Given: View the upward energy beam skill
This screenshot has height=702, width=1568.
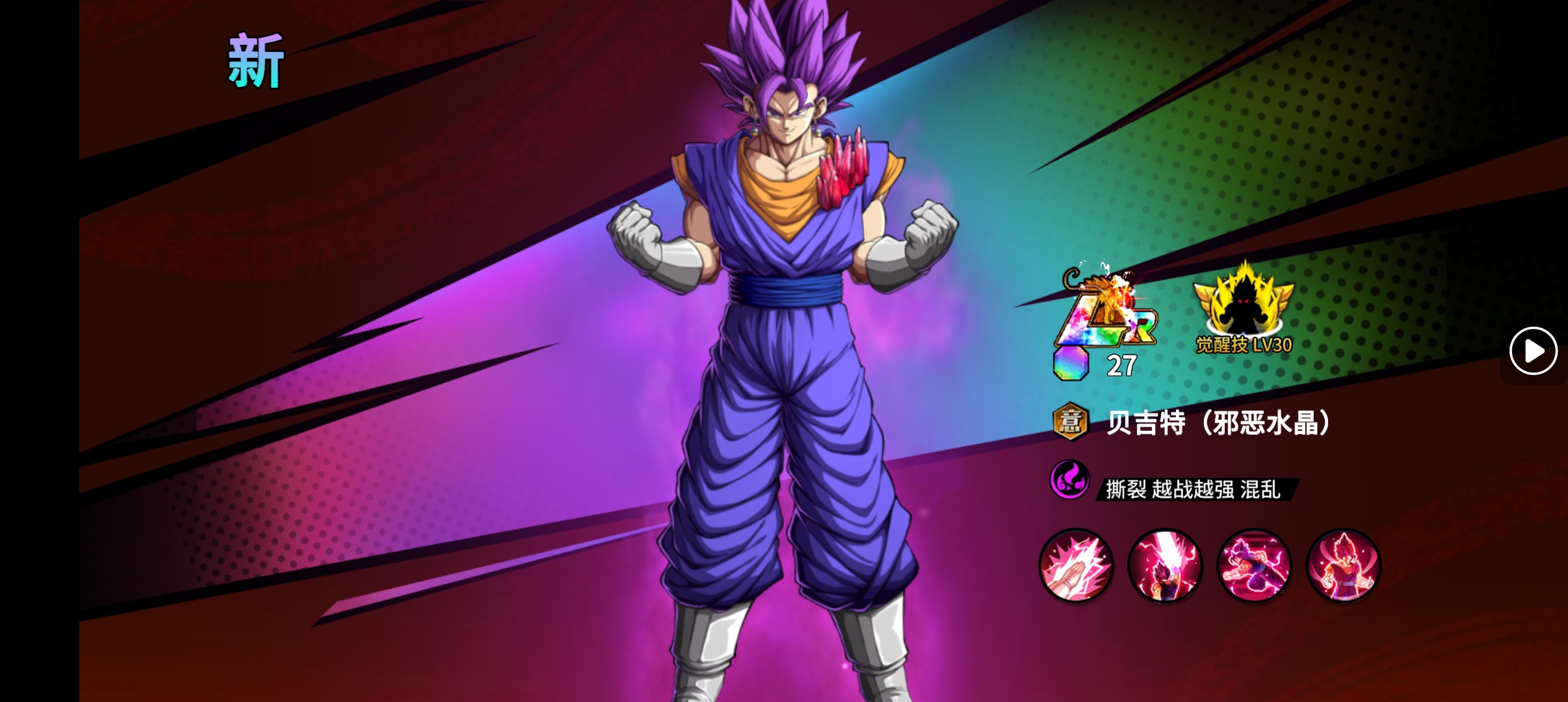Looking at the screenshot, I should point(1165,565).
